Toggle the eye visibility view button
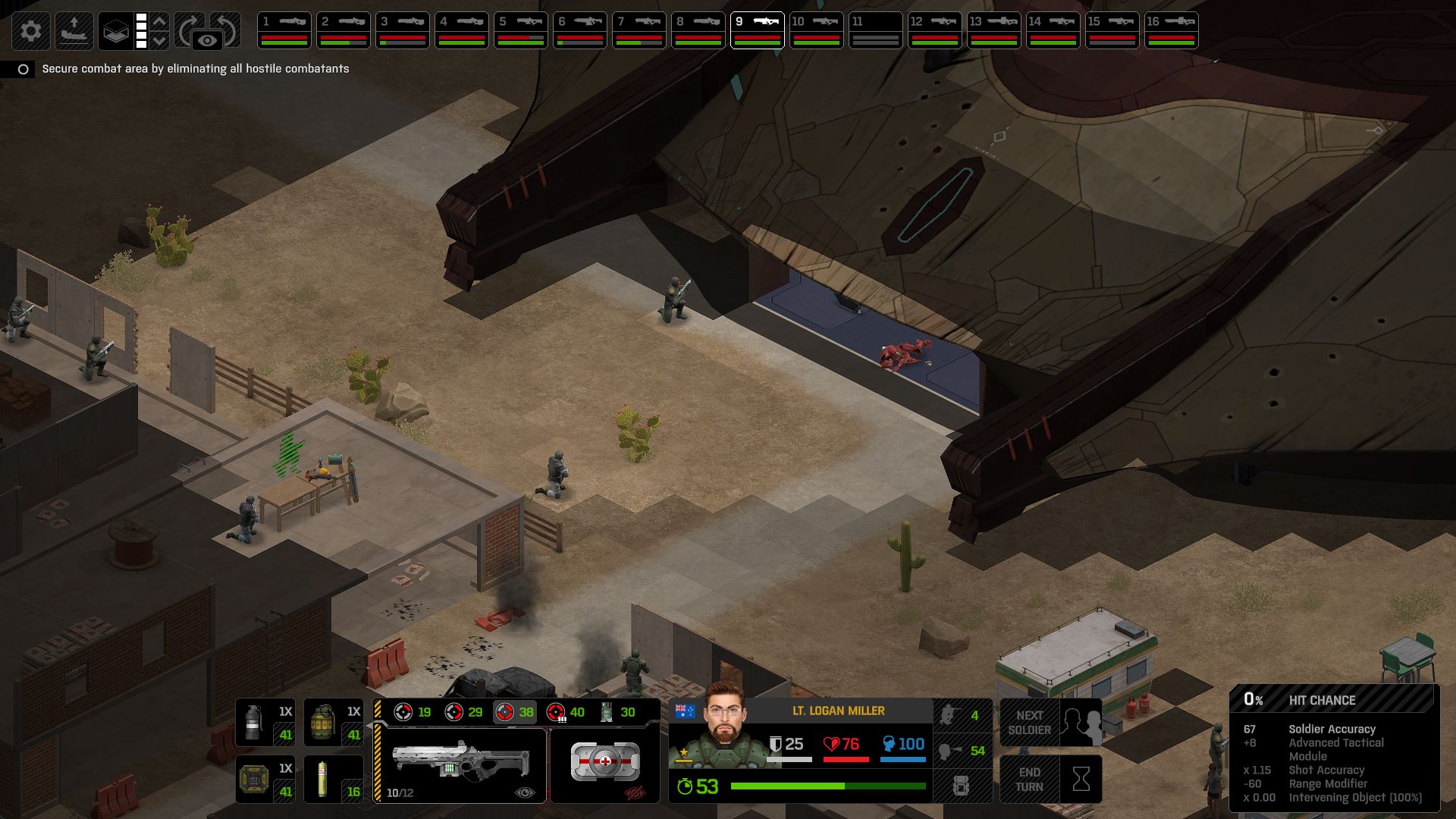 click(207, 41)
